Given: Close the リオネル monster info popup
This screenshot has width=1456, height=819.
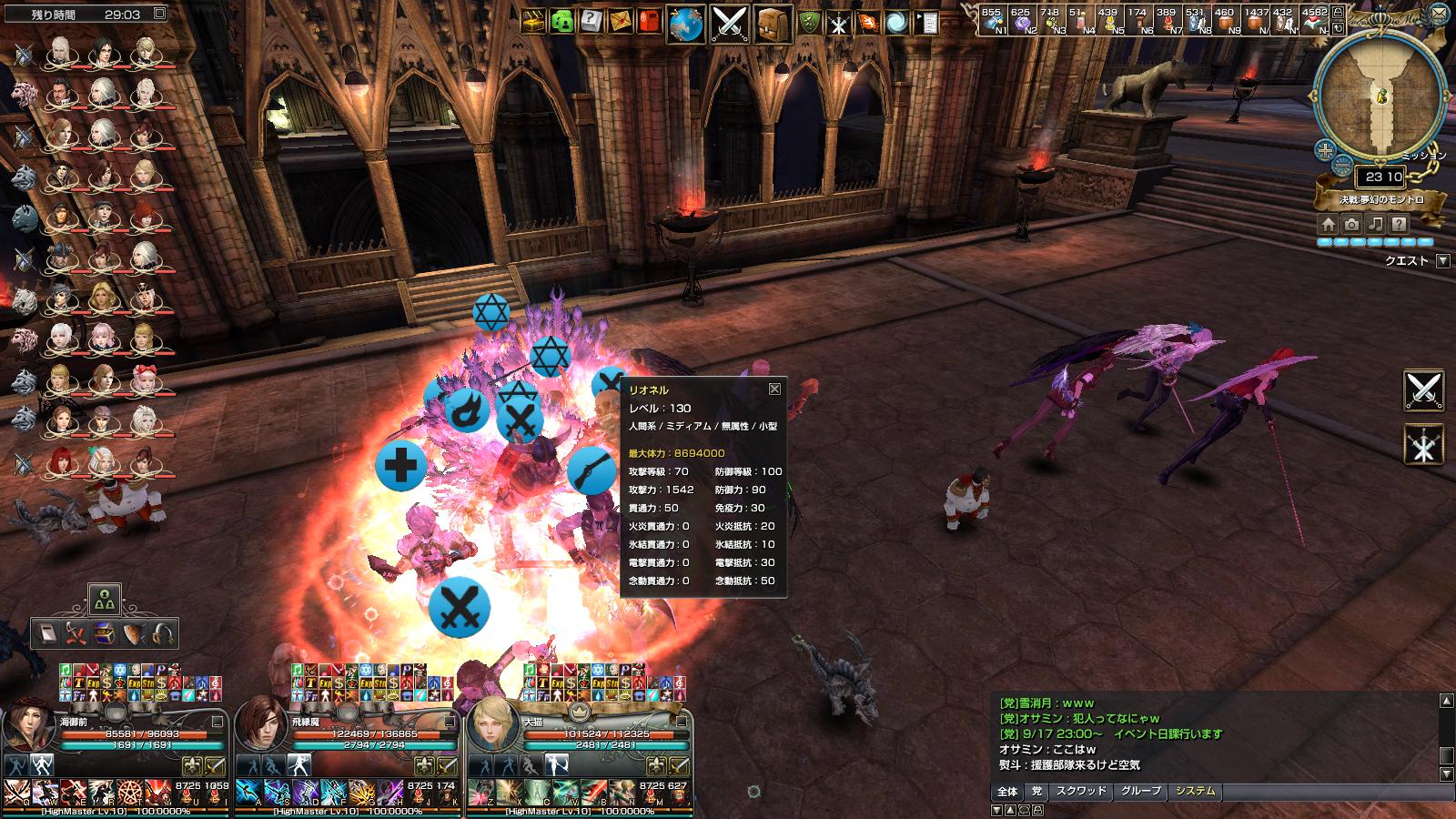Looking at the screenshot, I should point(774,389).
